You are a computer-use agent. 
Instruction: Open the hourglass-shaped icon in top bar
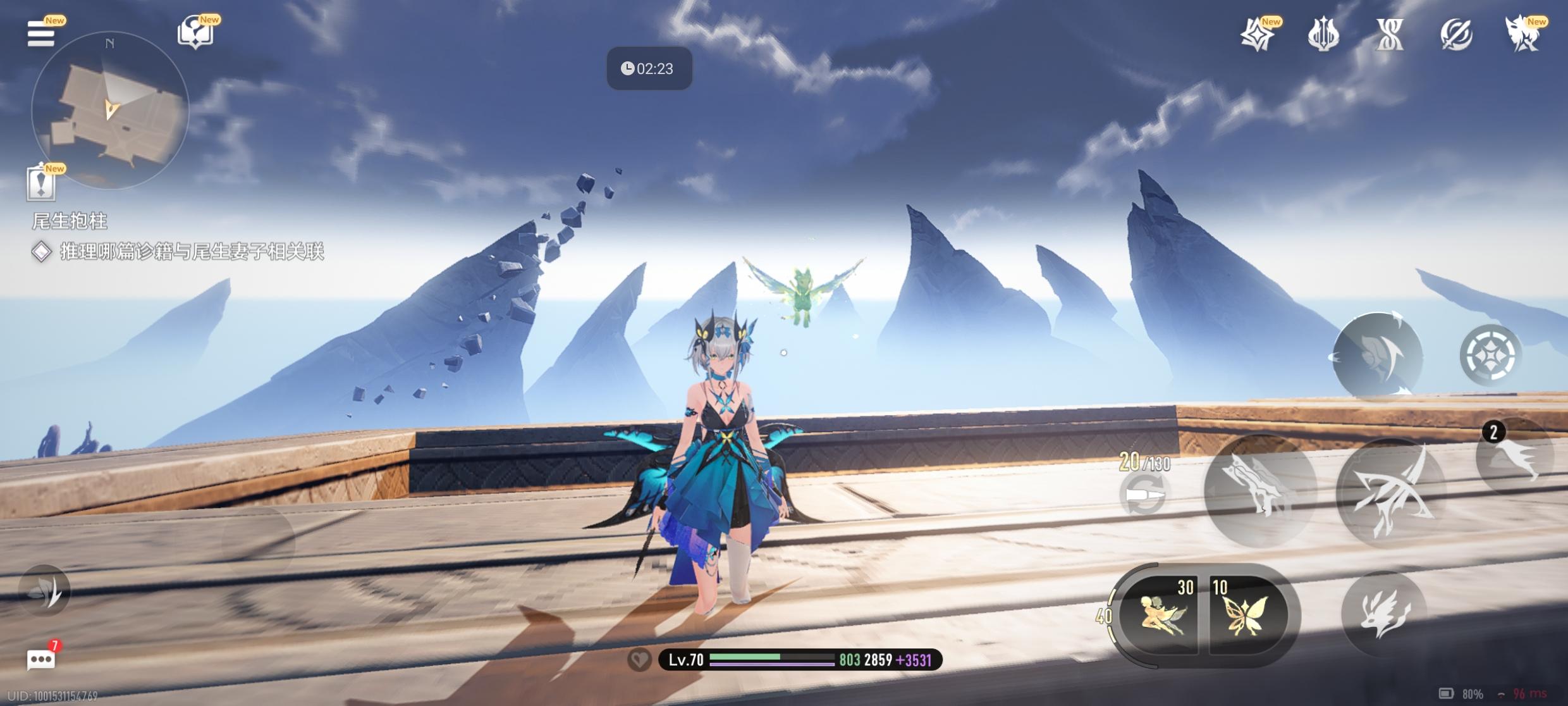(x=1389, y=34)
